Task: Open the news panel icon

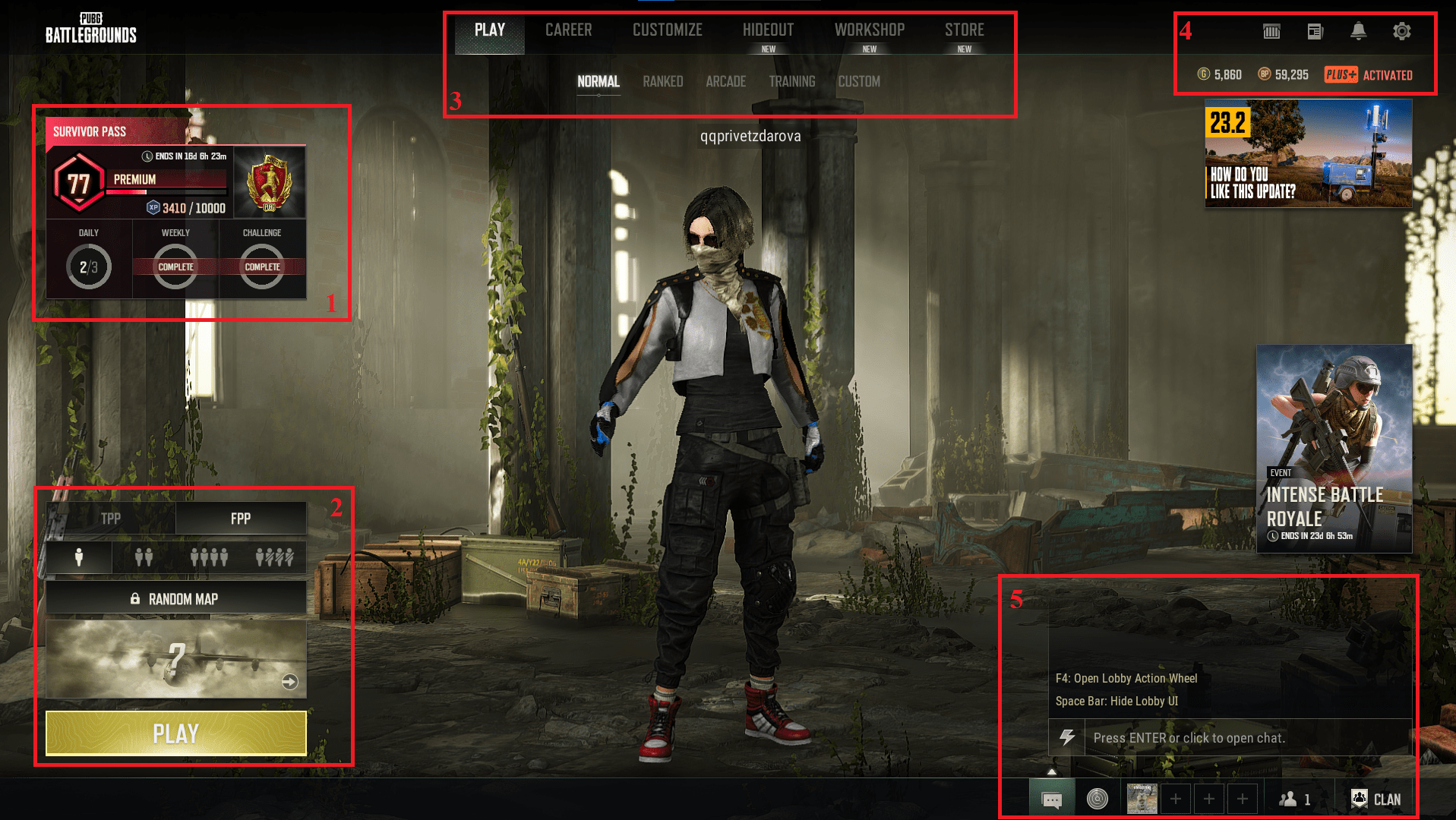Action: point(1314,31)
